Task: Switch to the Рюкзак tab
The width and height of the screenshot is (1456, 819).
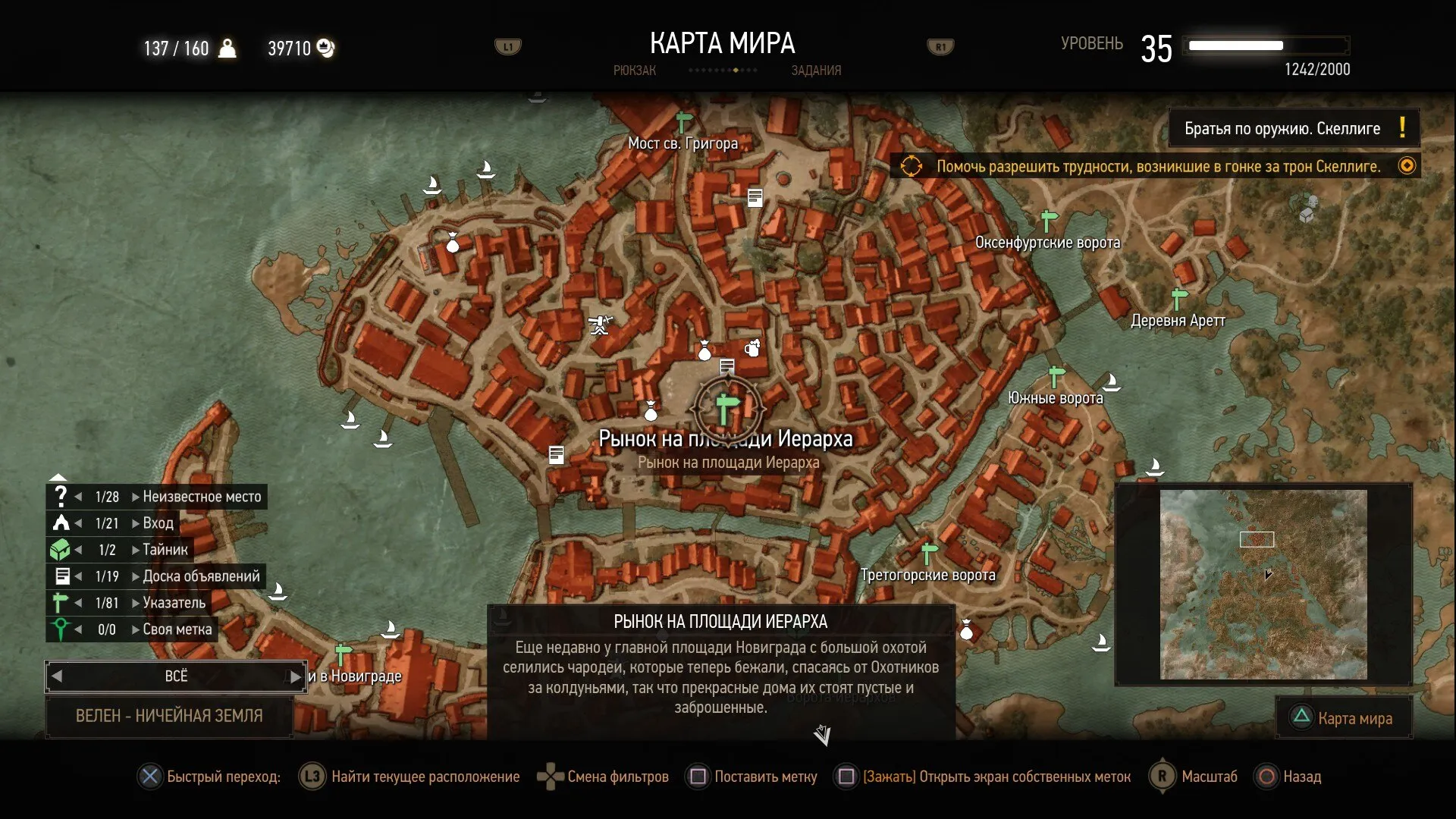Action: pyautogui.click(x=635, y=71)
